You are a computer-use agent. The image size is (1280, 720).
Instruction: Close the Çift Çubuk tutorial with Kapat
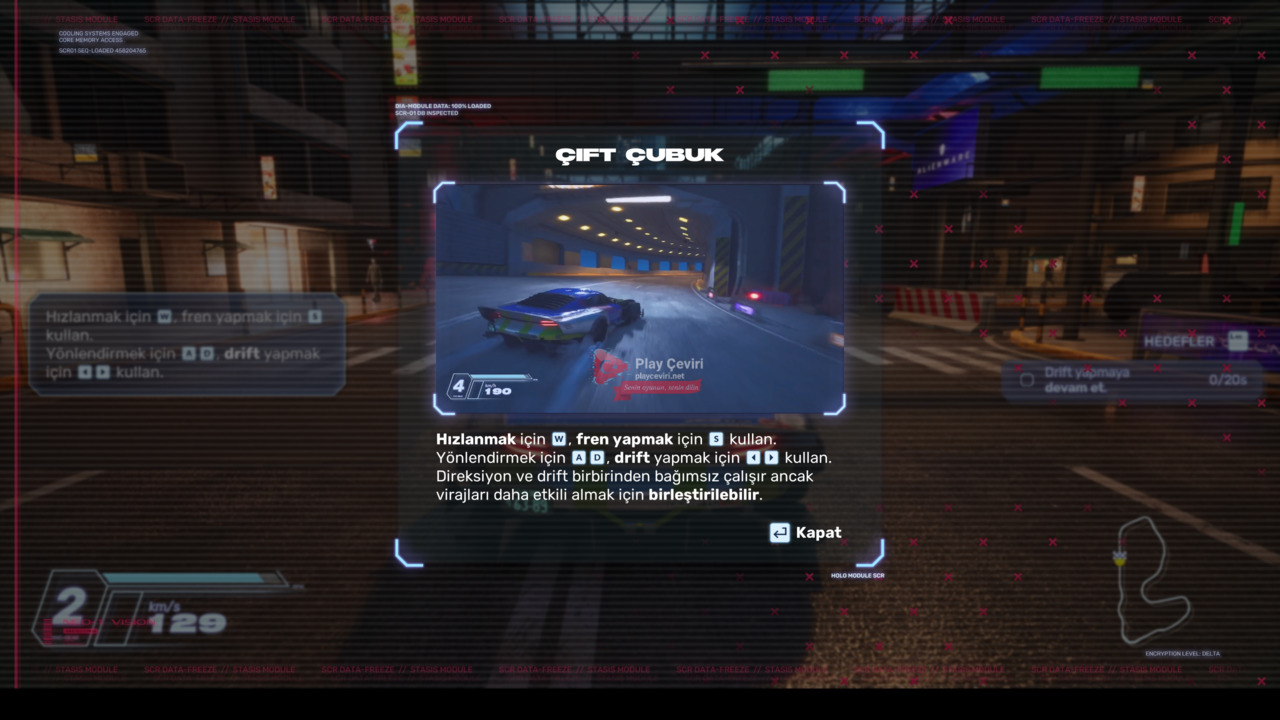click(806, 533)
